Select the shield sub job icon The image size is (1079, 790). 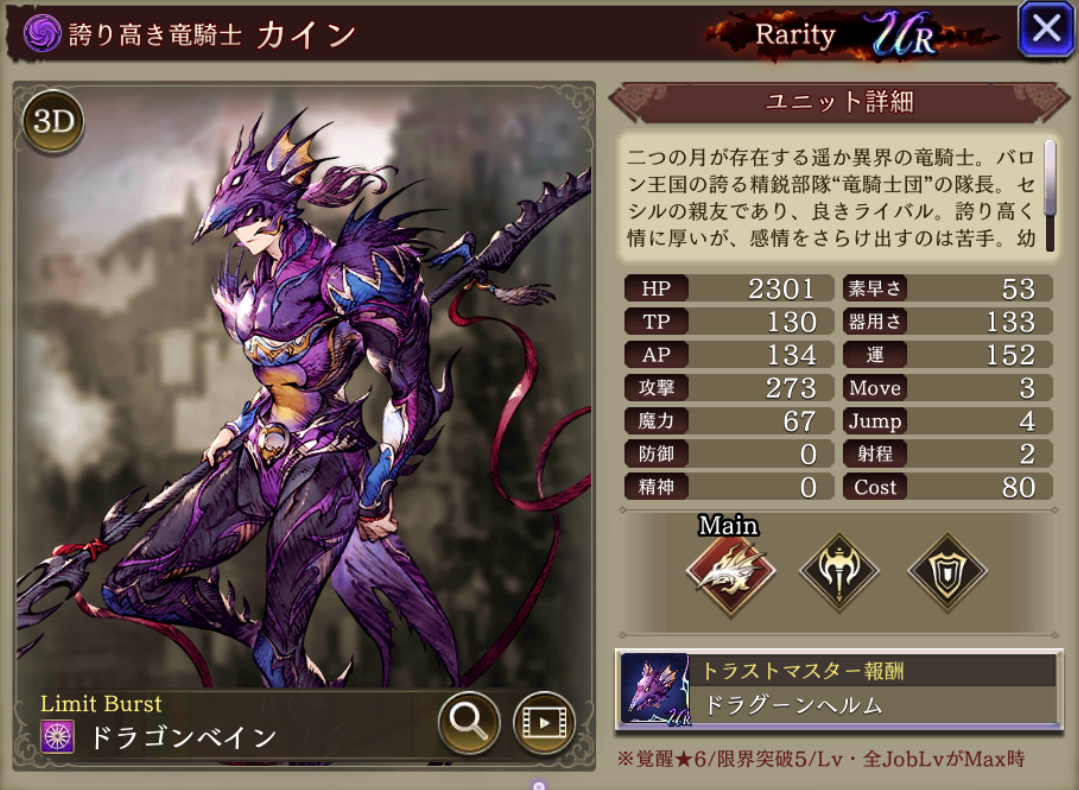947,573
